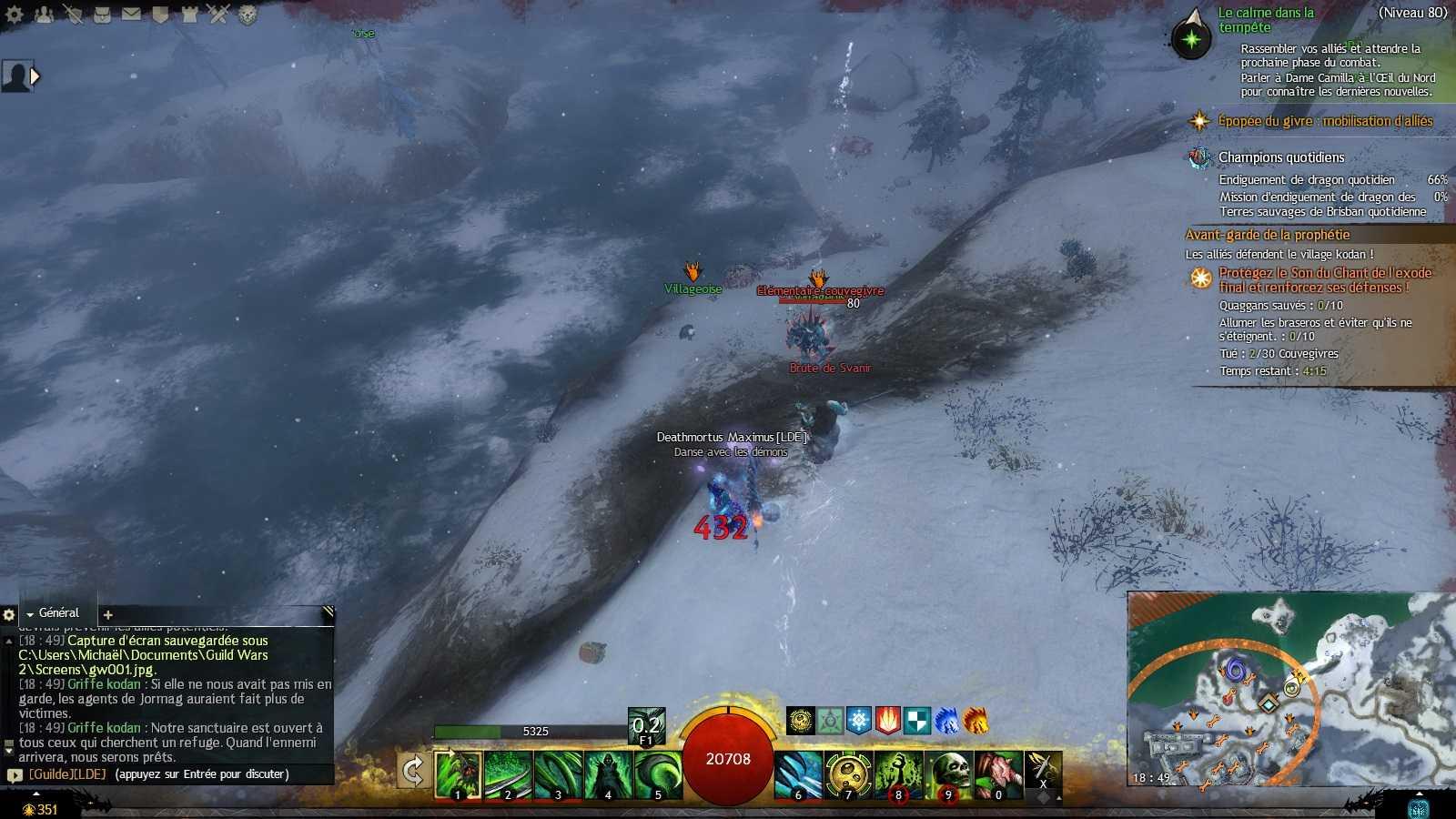The height and width of the screenshot is (819, 1456).
Task: Activate the F1 shroud skill
Action: pos(646,726)
